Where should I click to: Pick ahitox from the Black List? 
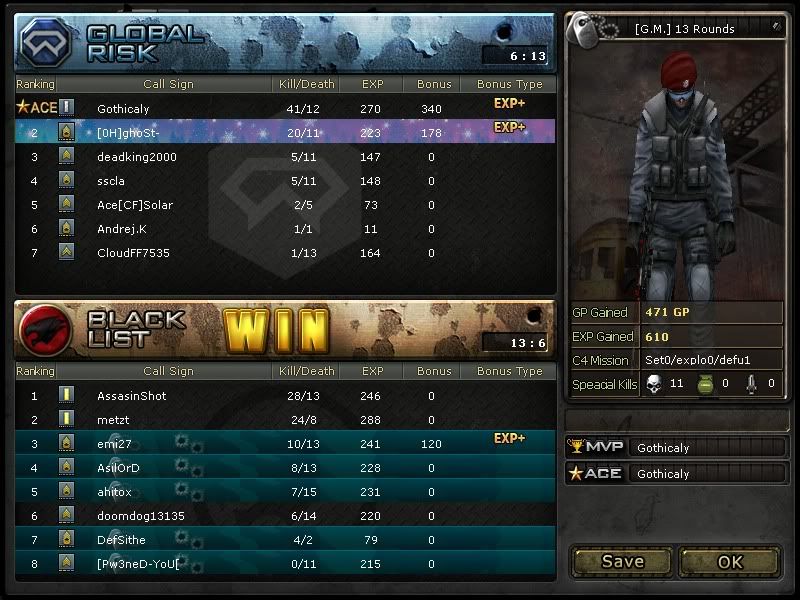(285, 492)
